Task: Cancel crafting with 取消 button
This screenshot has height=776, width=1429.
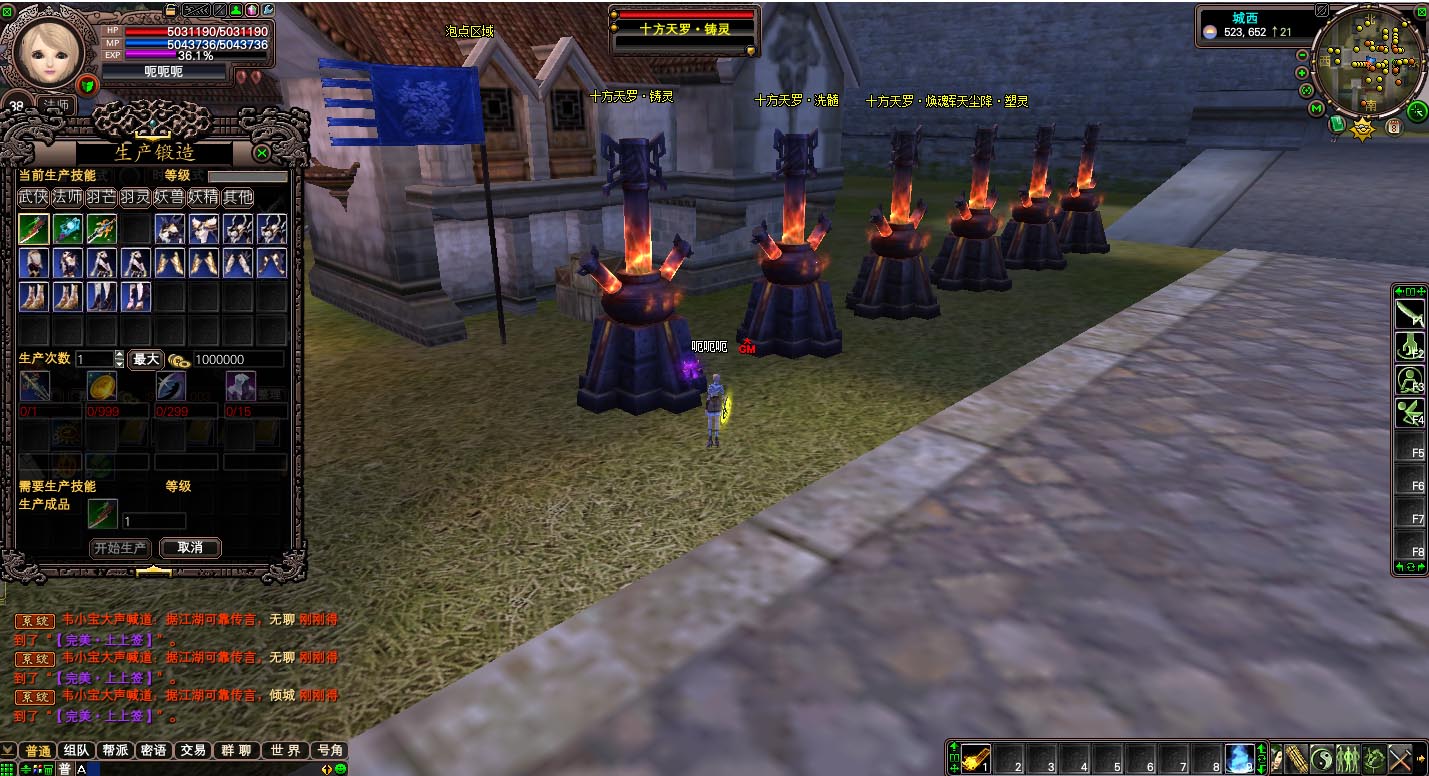Action: pos(190,548)
